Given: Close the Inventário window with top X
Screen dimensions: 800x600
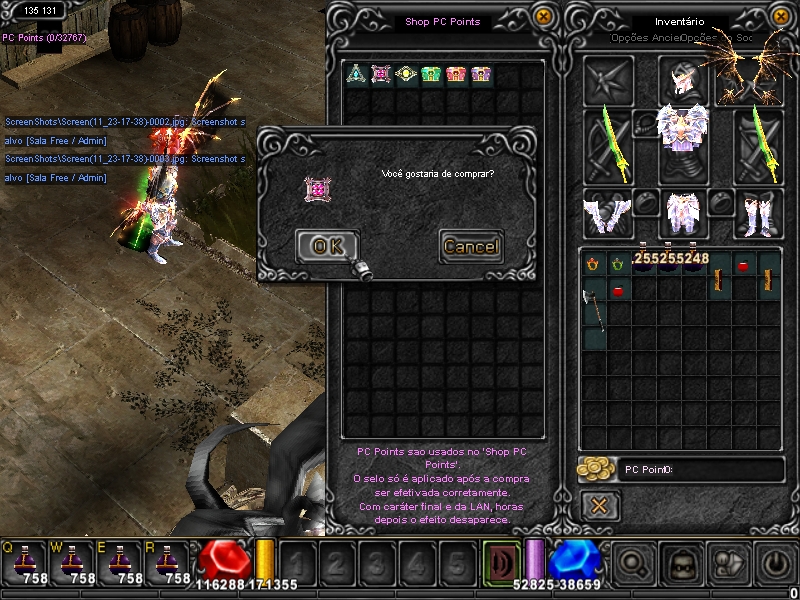Looking at the screenshot, I should [x=783, y=17].
